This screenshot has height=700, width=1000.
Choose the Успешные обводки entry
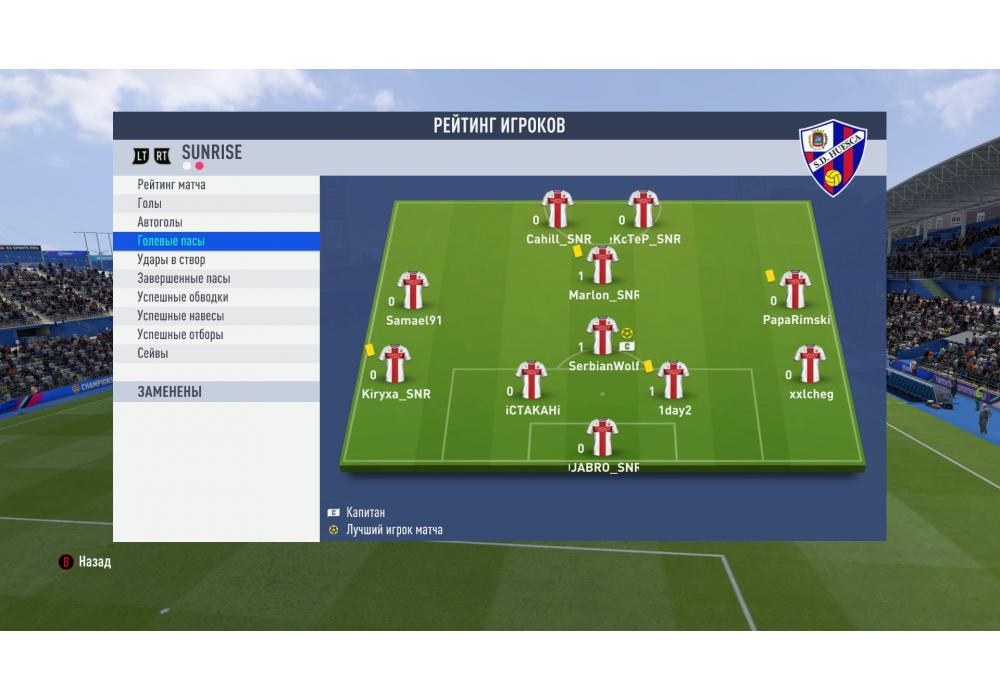click(x=215, y=297)
